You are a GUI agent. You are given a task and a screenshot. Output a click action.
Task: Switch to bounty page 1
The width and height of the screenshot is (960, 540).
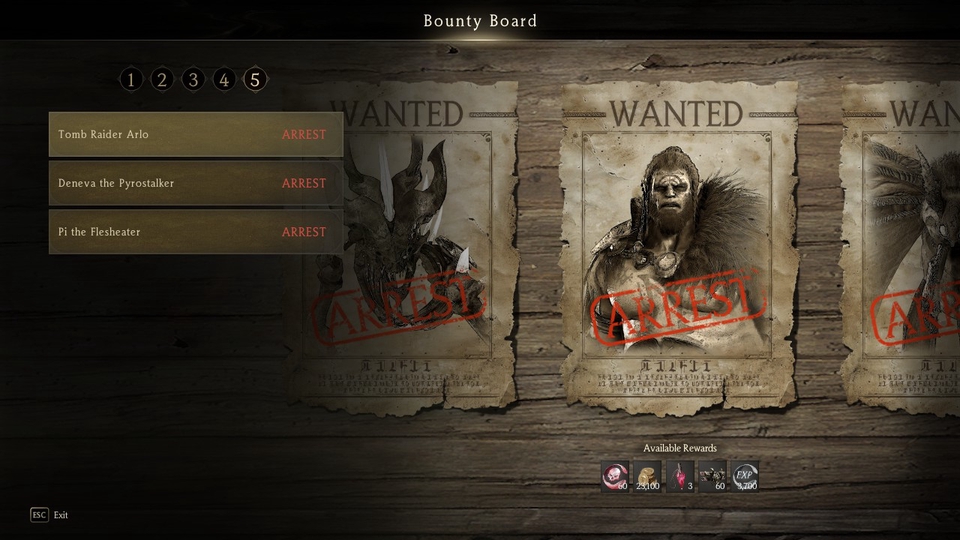point(131,79)
